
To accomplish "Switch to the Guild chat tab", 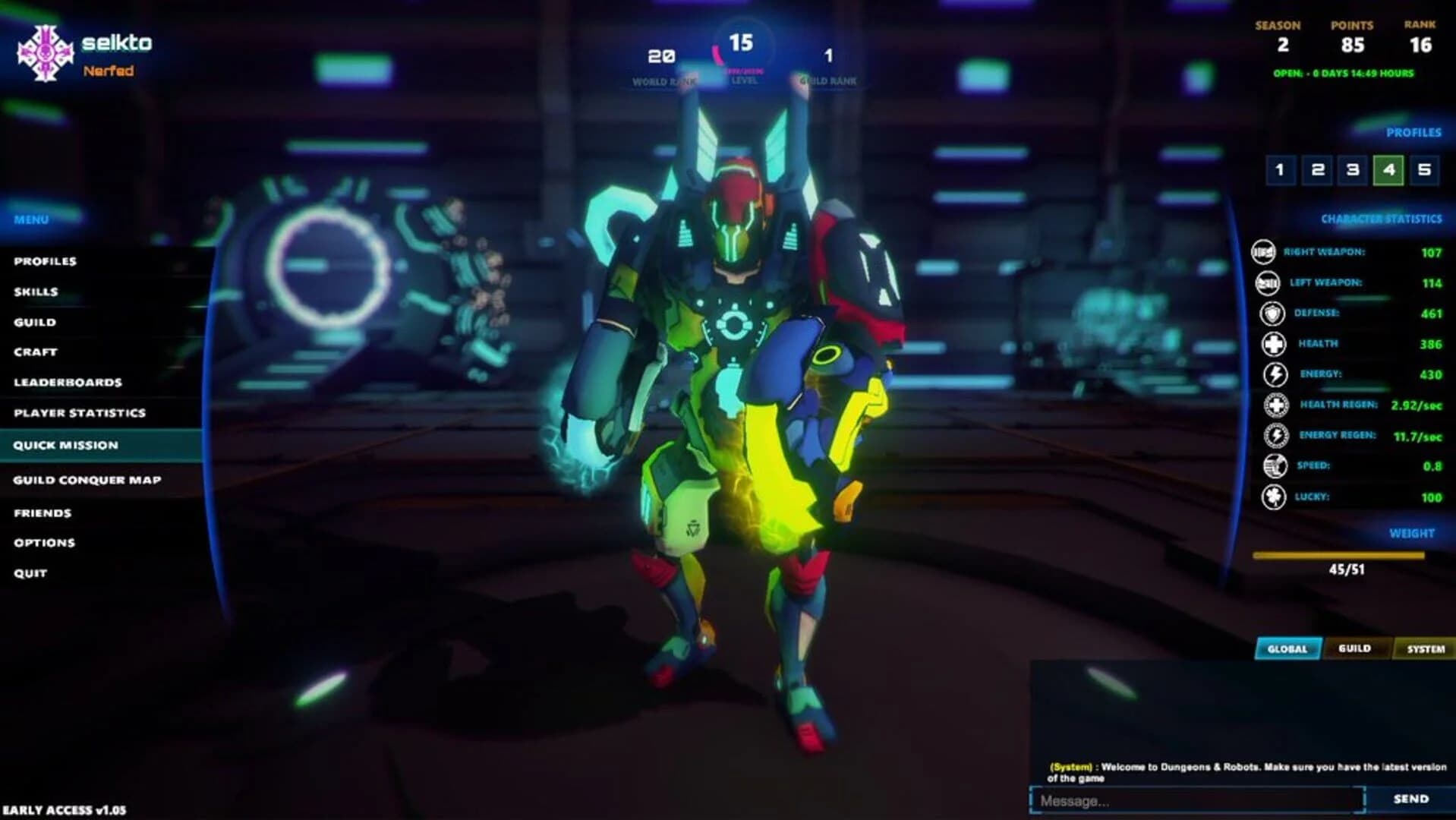I will tap(1357, 648).
